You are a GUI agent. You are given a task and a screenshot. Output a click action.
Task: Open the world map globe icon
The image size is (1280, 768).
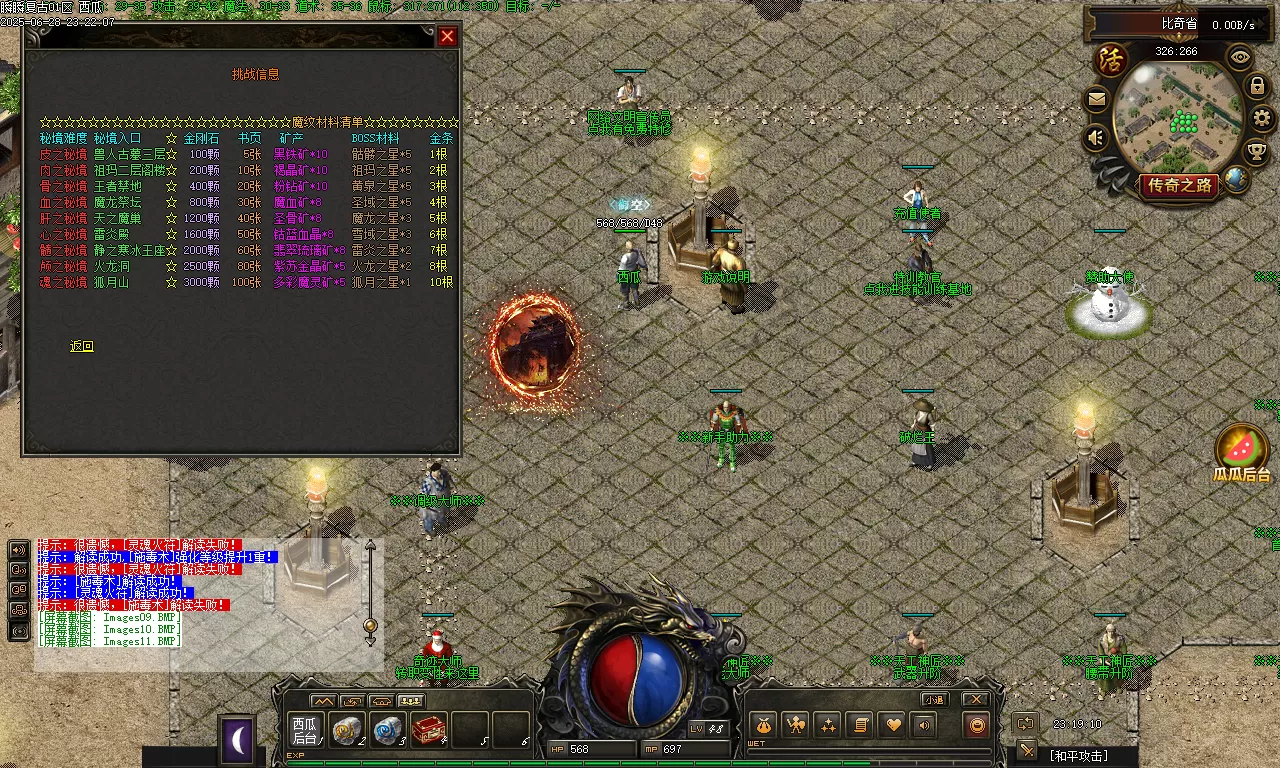coord(1237,180)
